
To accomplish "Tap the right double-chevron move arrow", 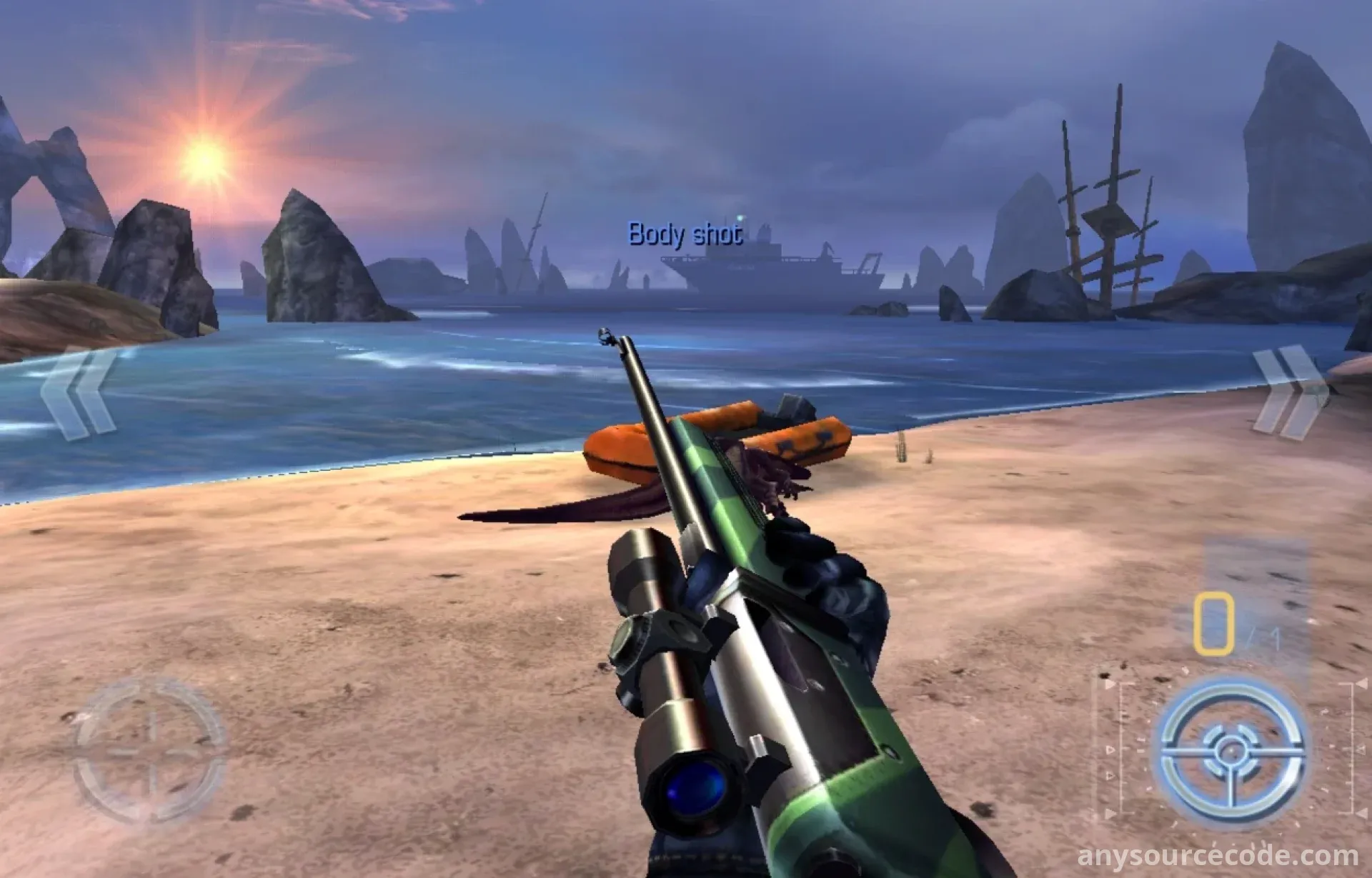I will coord(1291,391).
